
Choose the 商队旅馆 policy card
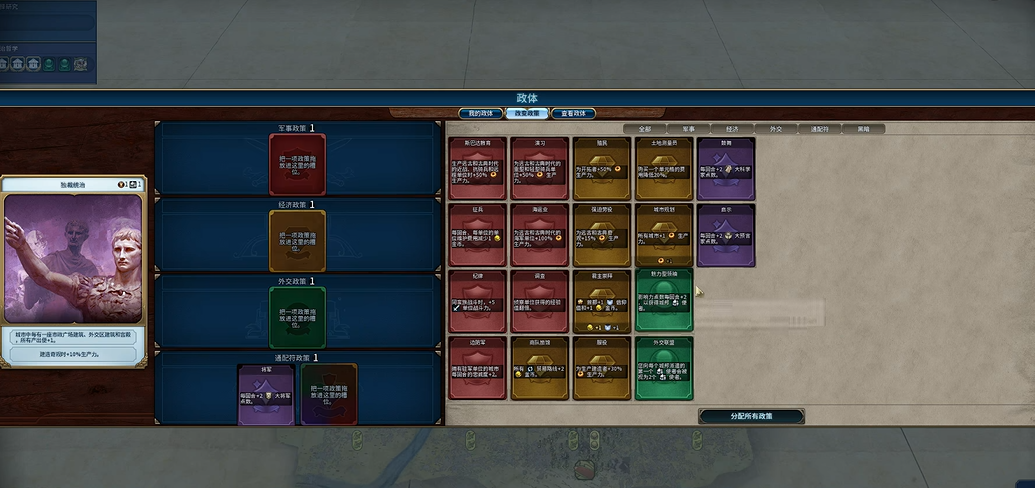[x=540, y=366]
